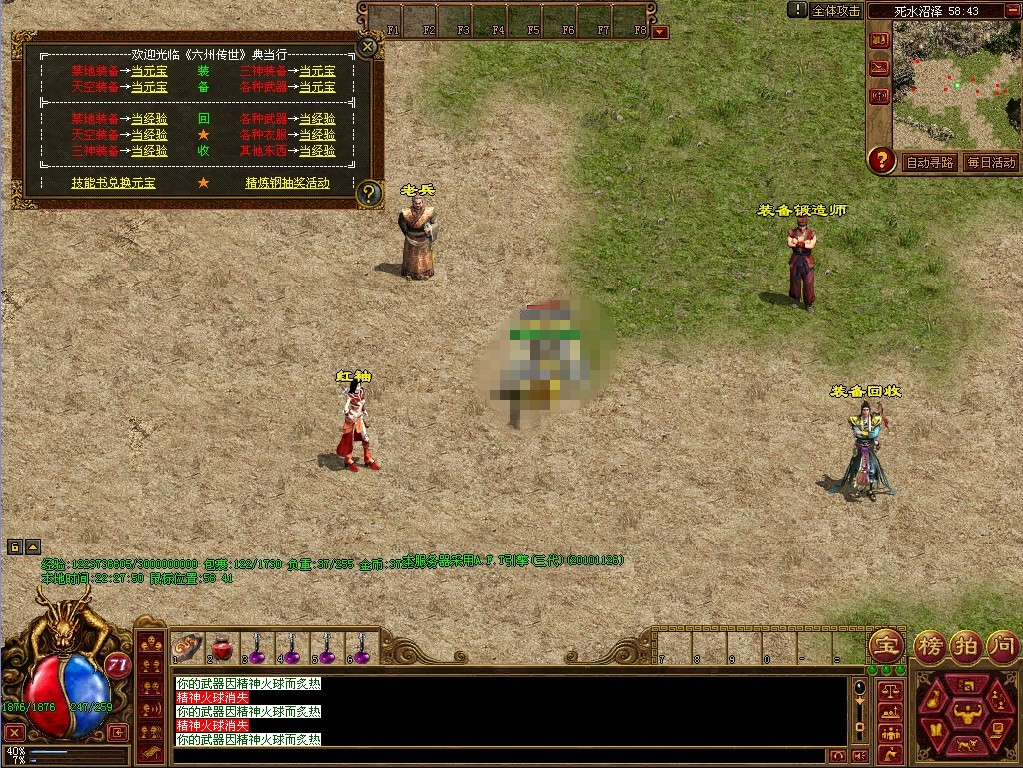The height and width of the screenshot is (768, 1023).
Task: Toggle the 全体攻击 attack mode button
Action: click(x=836, y=11)
